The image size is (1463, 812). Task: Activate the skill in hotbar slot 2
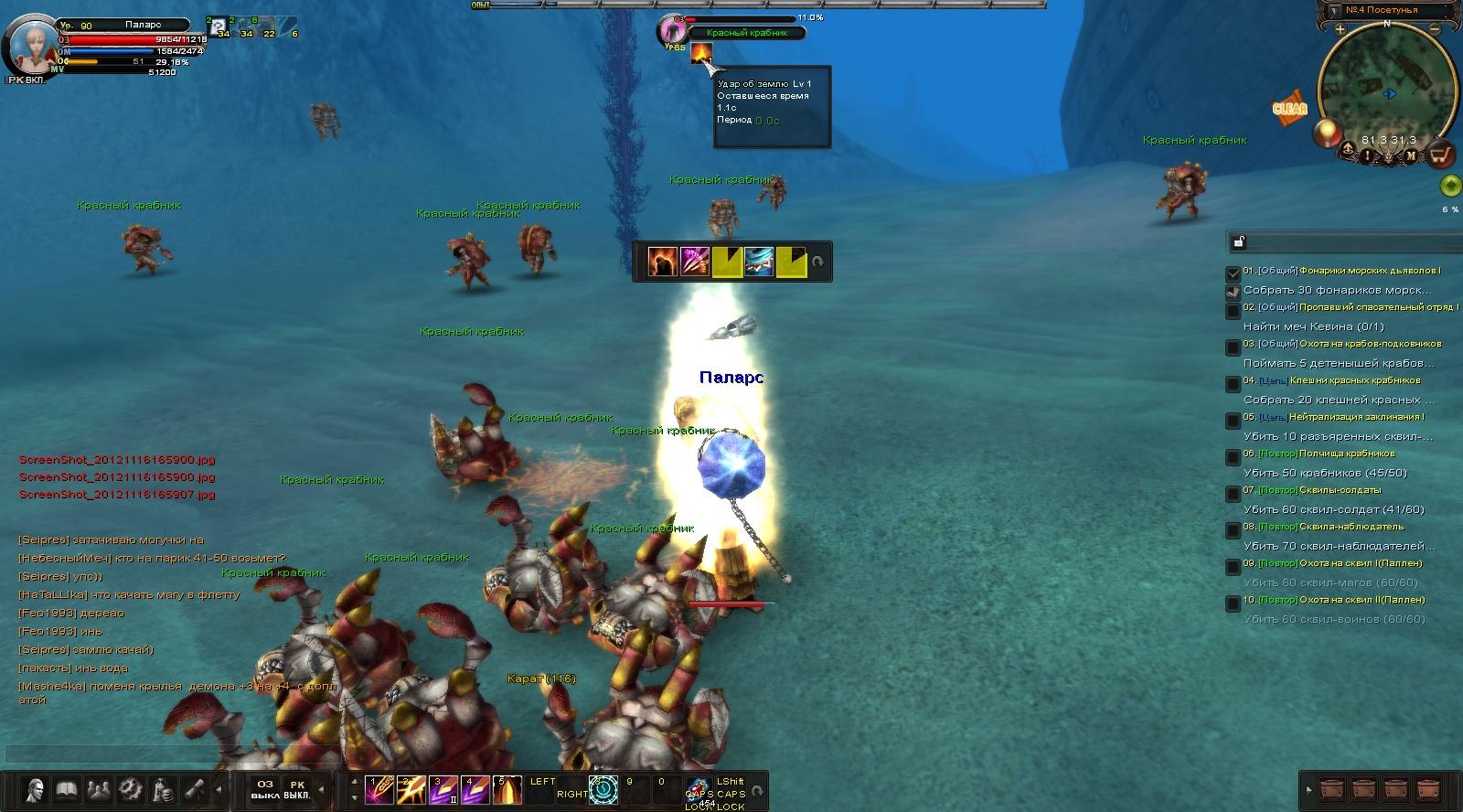411,790
